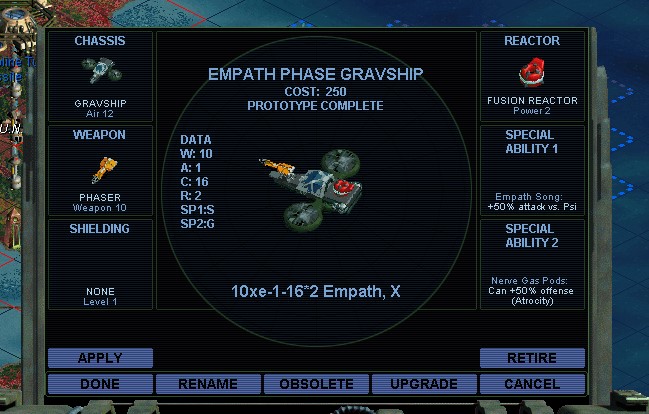Select the Shielding panel
649x414 pixels.
click(100, 264)
